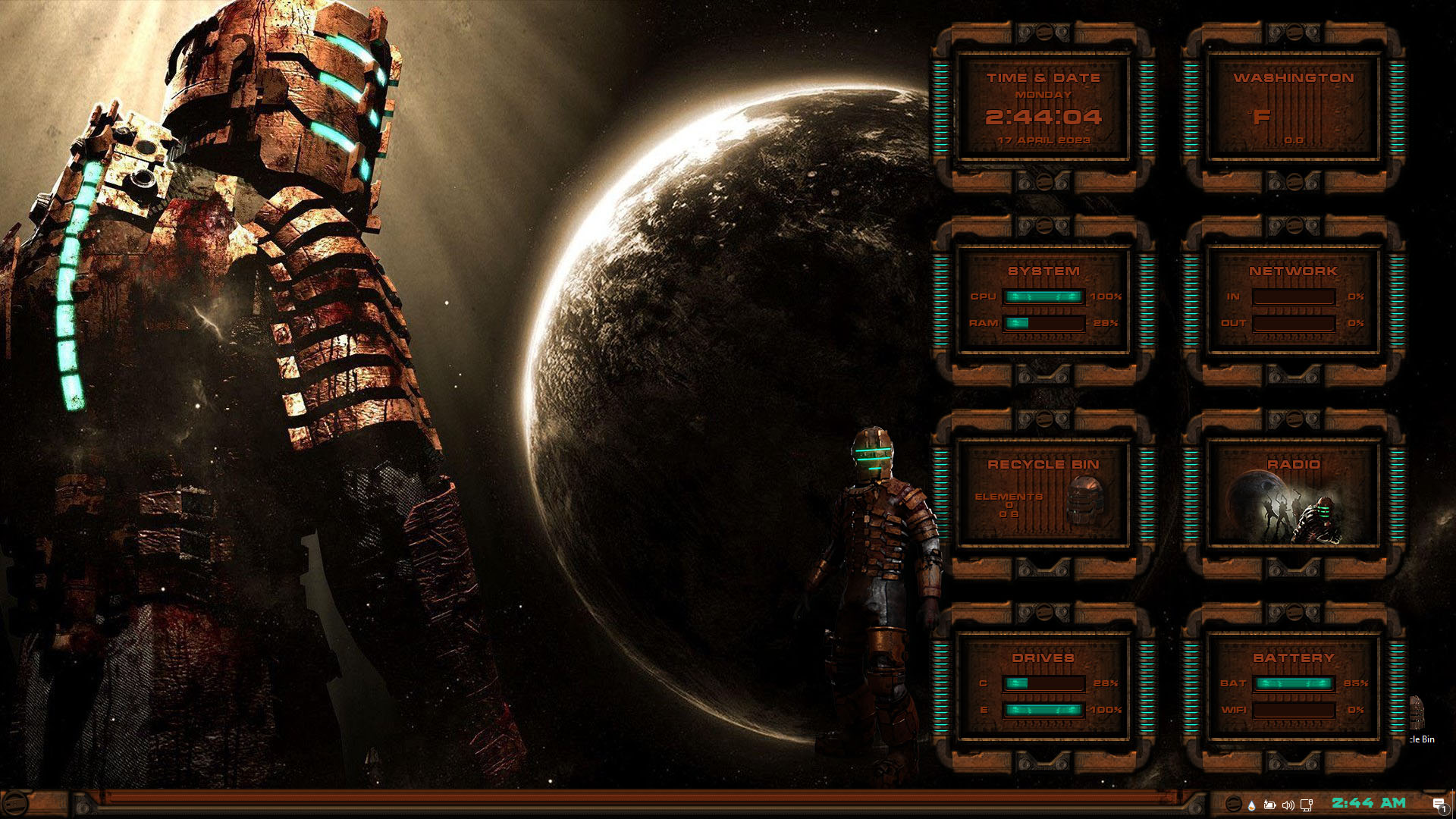Open the Time & Date widget
Screen dimensions: 1456x819
(x=1043, y=108)
